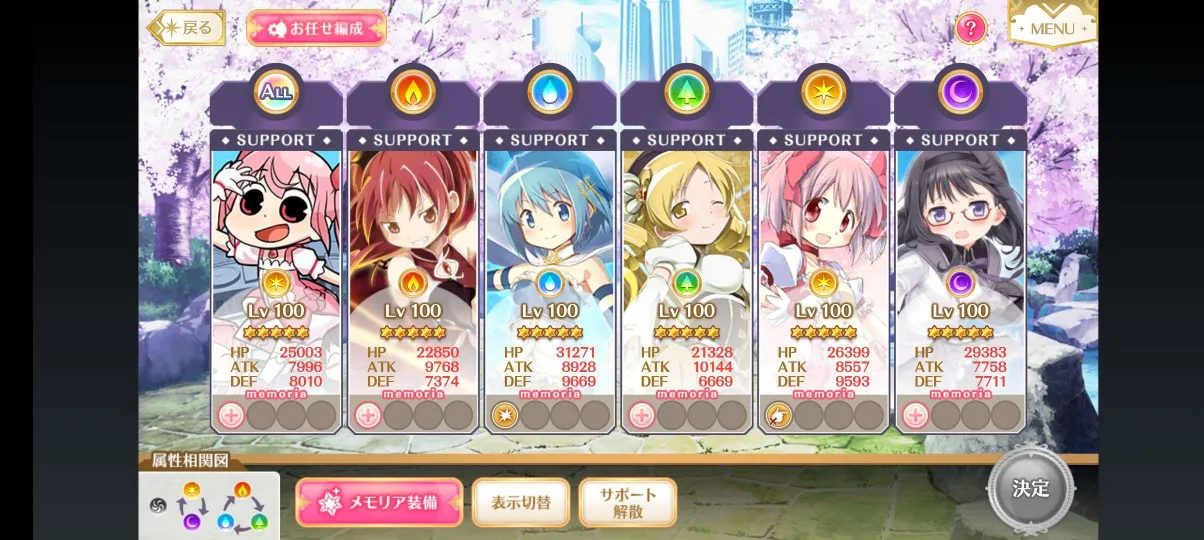Open メモリア装備 memoria equip
1204x540 pixels.
379,502
